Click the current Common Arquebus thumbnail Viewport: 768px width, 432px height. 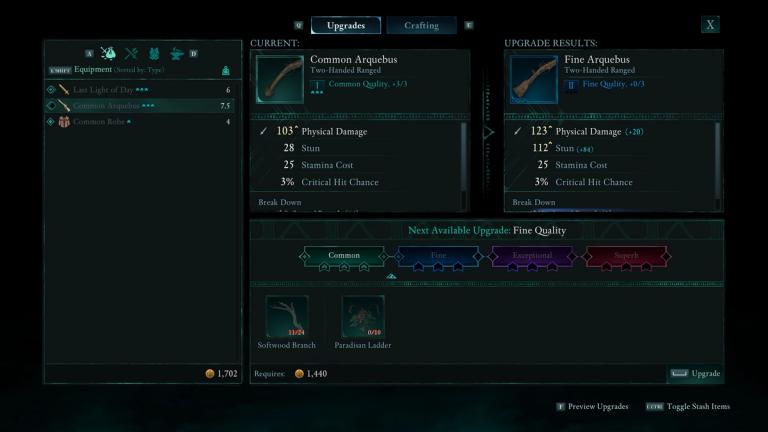[279, 79]
